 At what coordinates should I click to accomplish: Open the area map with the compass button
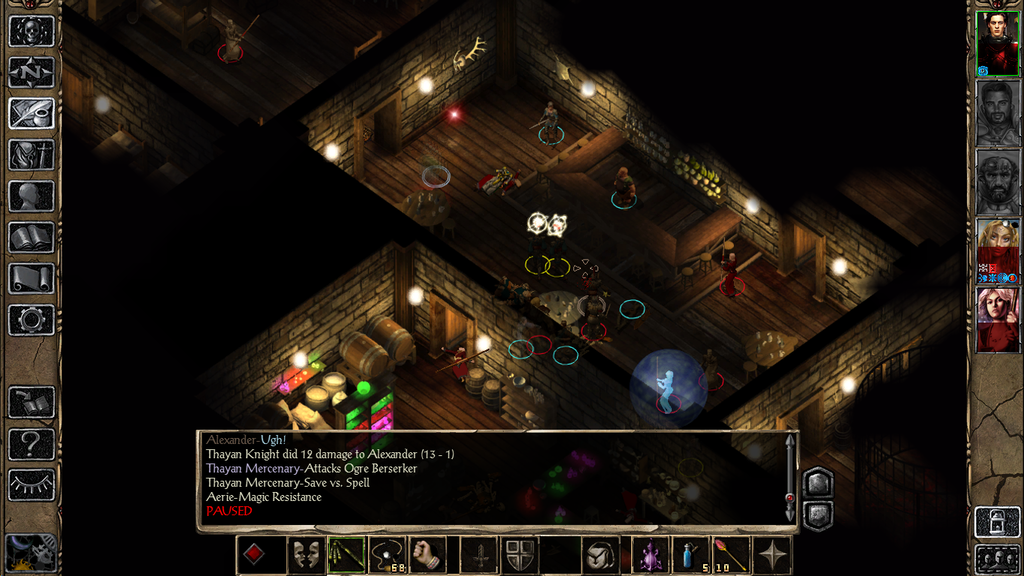point(31,72)
